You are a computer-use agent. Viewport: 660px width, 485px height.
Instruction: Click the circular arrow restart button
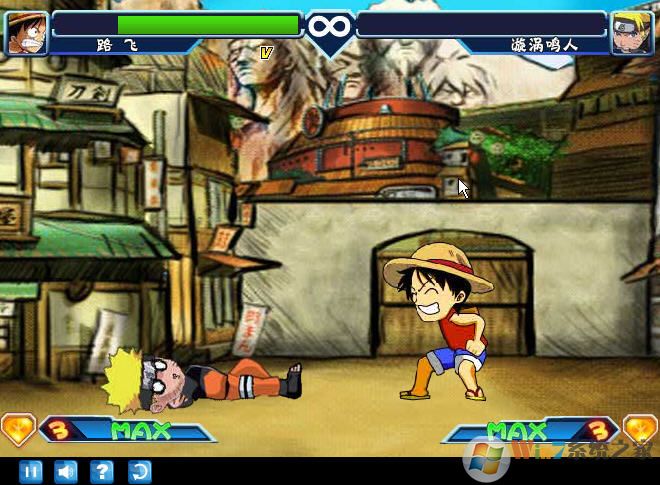137,471
